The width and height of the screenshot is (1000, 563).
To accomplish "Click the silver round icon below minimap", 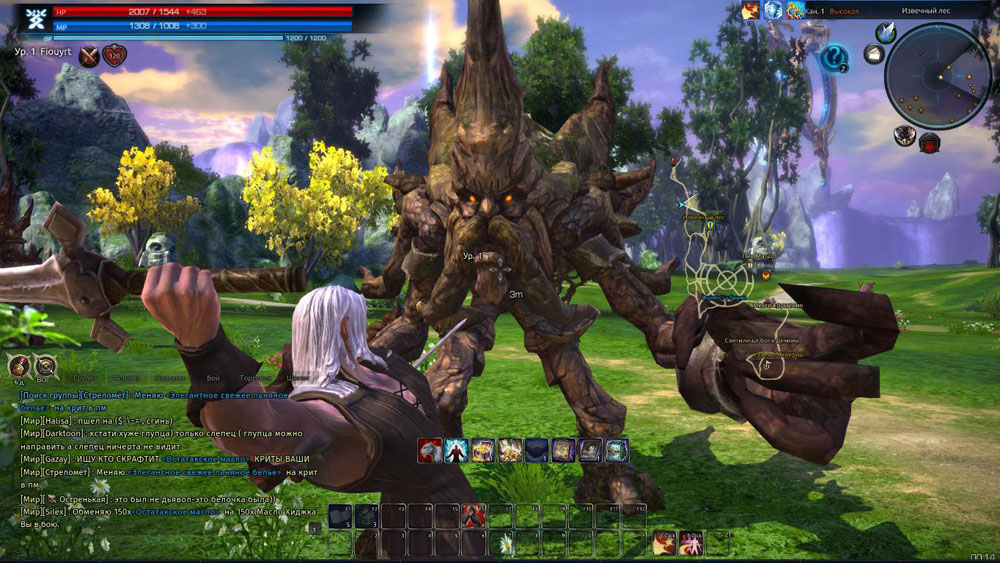I will (x=905, y=136).
